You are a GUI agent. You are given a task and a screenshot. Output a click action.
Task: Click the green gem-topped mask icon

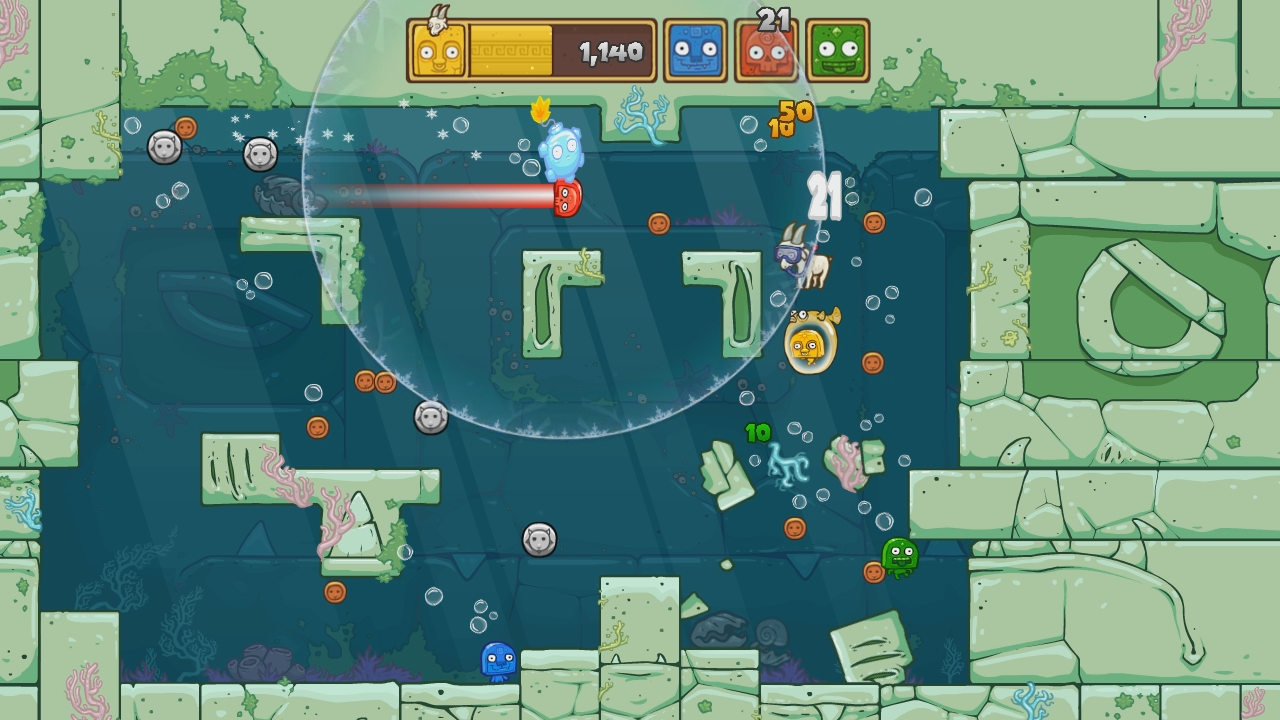839,47
